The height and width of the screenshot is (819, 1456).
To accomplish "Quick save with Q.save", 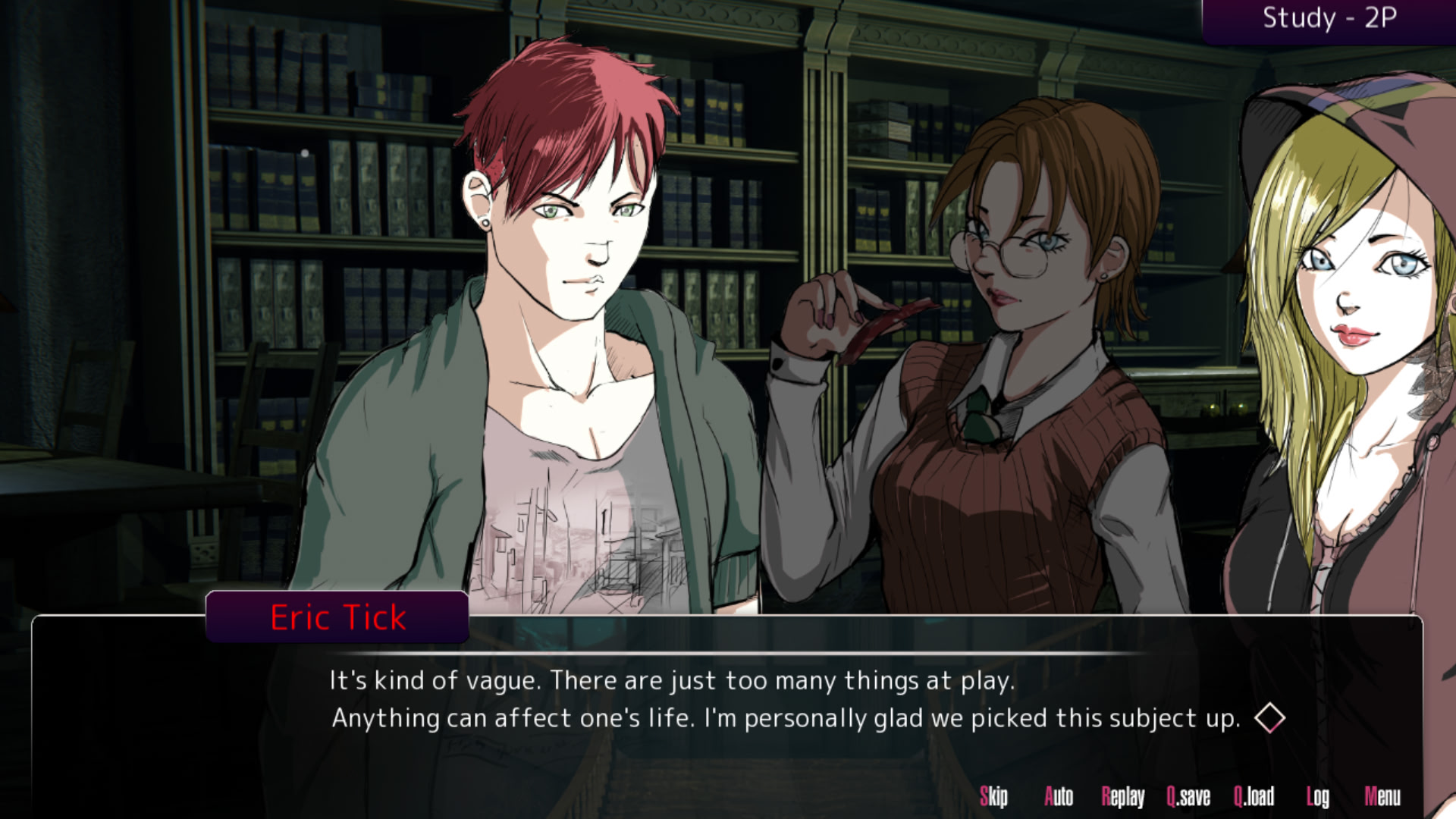I will point(1188,796).
